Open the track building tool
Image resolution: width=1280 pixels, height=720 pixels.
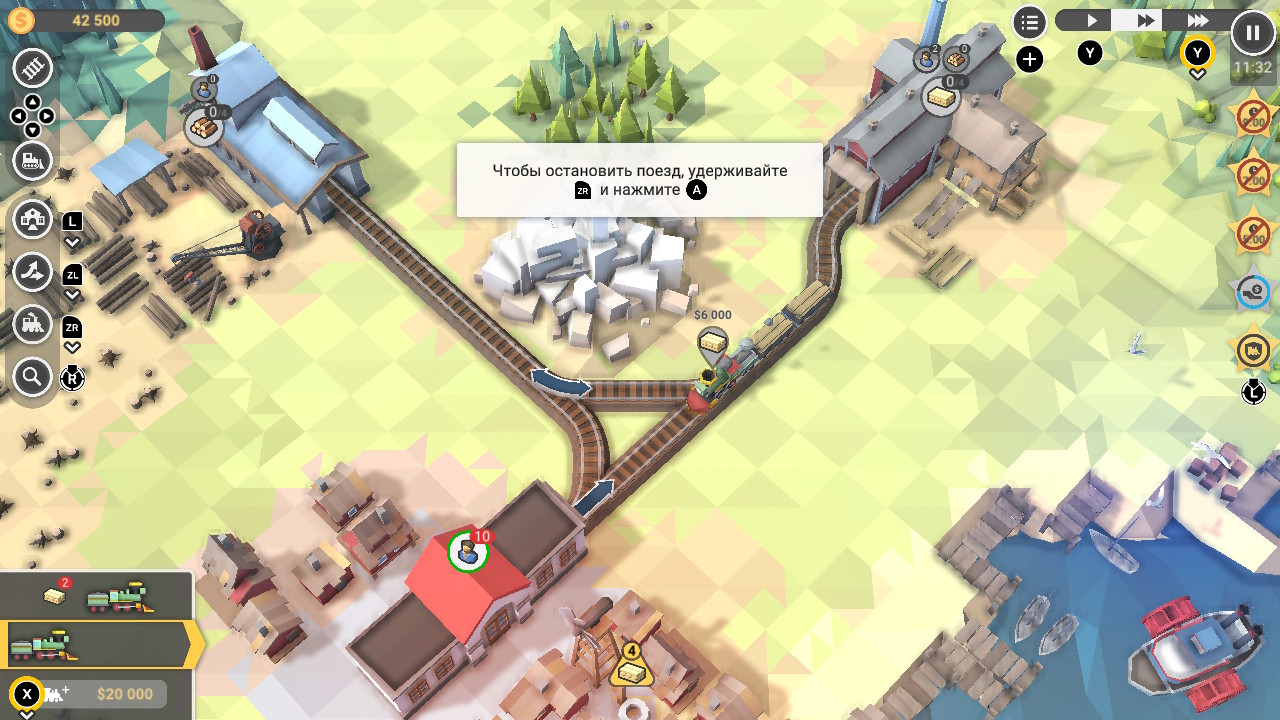[x=33, y=69]
